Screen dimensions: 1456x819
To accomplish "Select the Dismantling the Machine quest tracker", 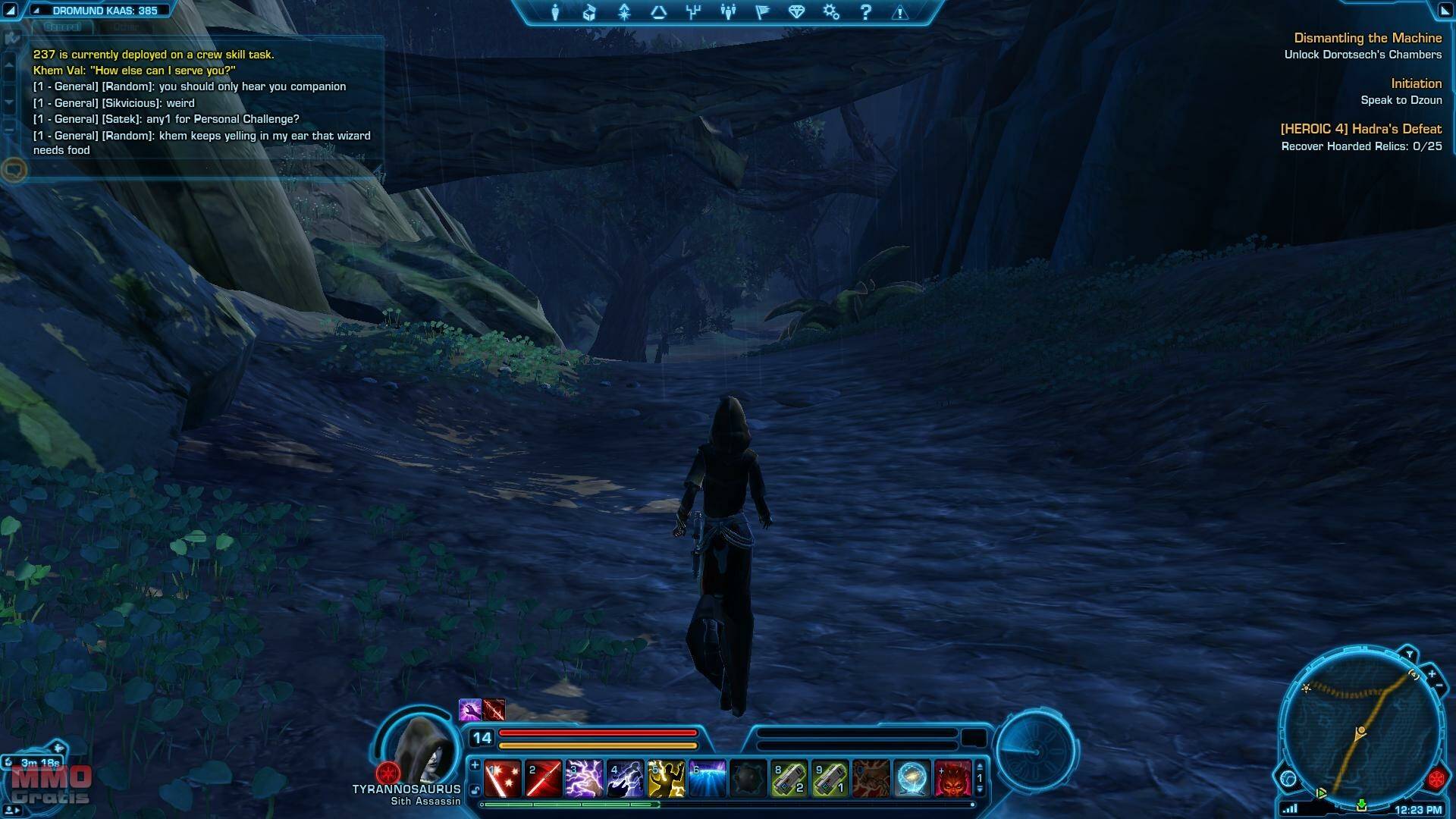I will pyautogui.click(x=1367, y=38).
